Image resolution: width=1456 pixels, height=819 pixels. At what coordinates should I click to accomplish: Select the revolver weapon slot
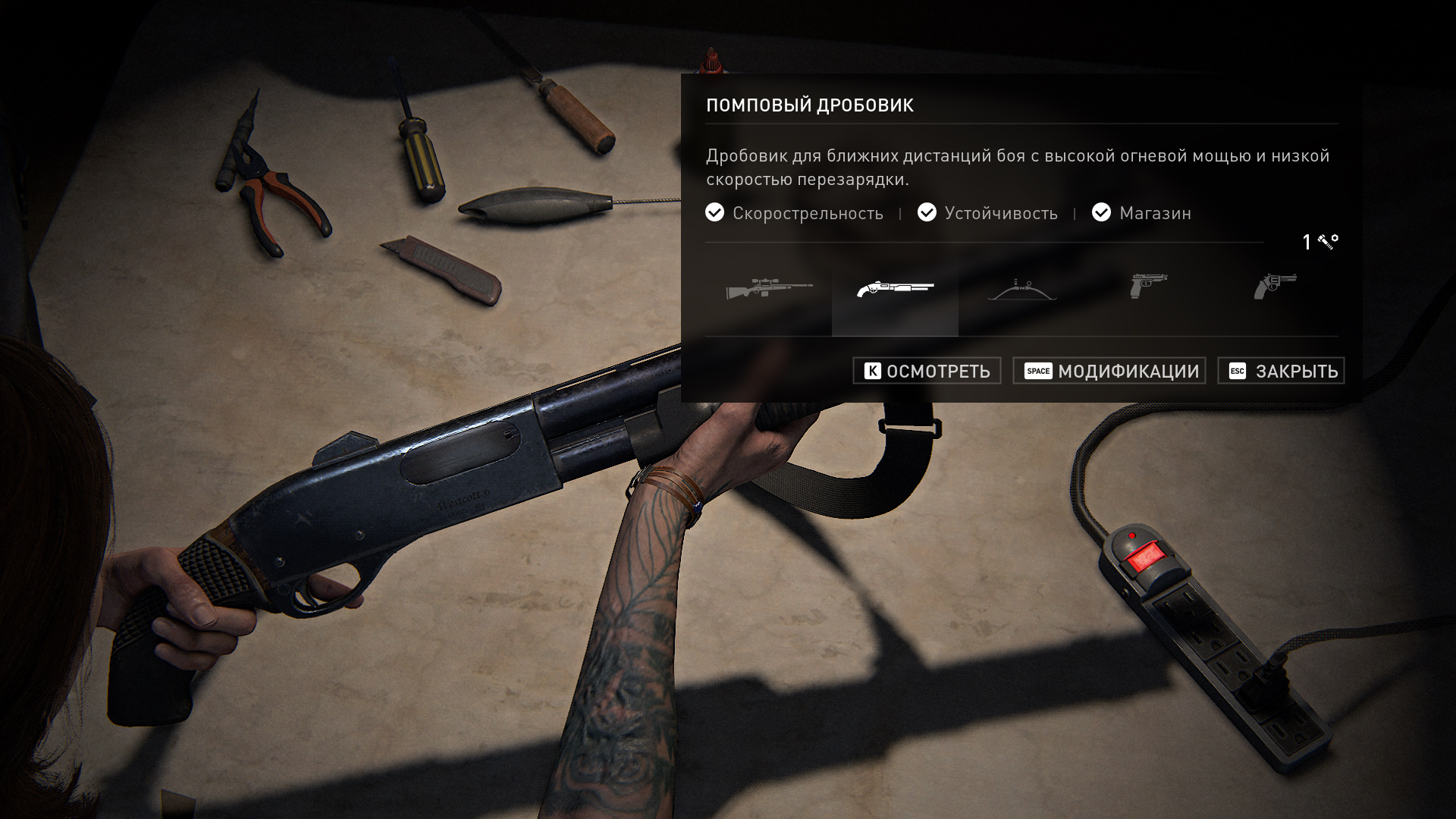[1275, 287]
